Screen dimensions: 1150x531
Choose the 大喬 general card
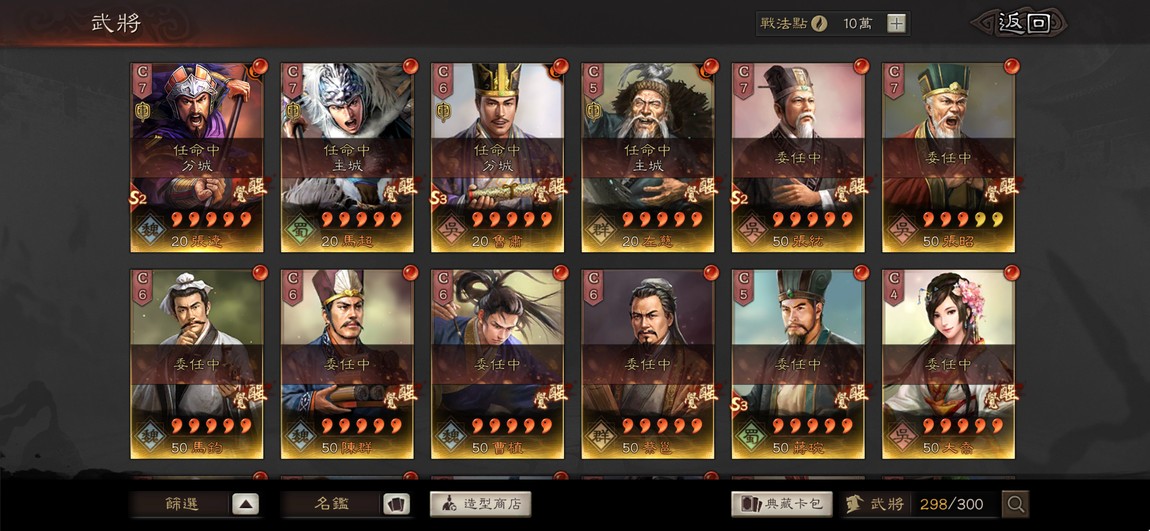click(x=948, y=363)
